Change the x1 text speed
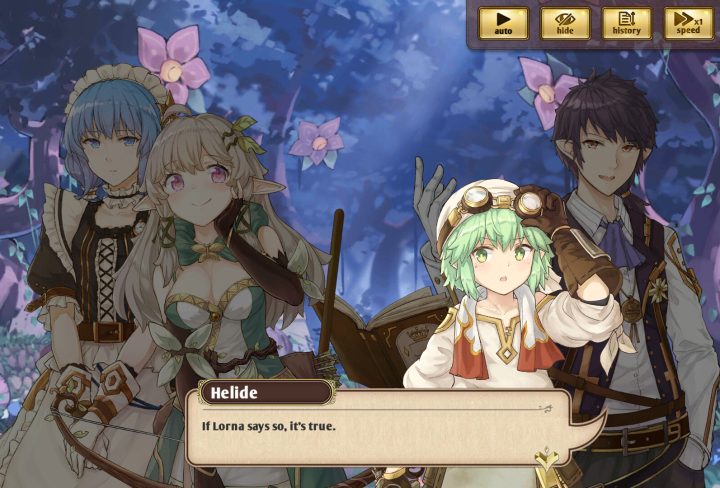Image resolution: width=720 pixels, height=488 pixels. click(x=688, y=23)
